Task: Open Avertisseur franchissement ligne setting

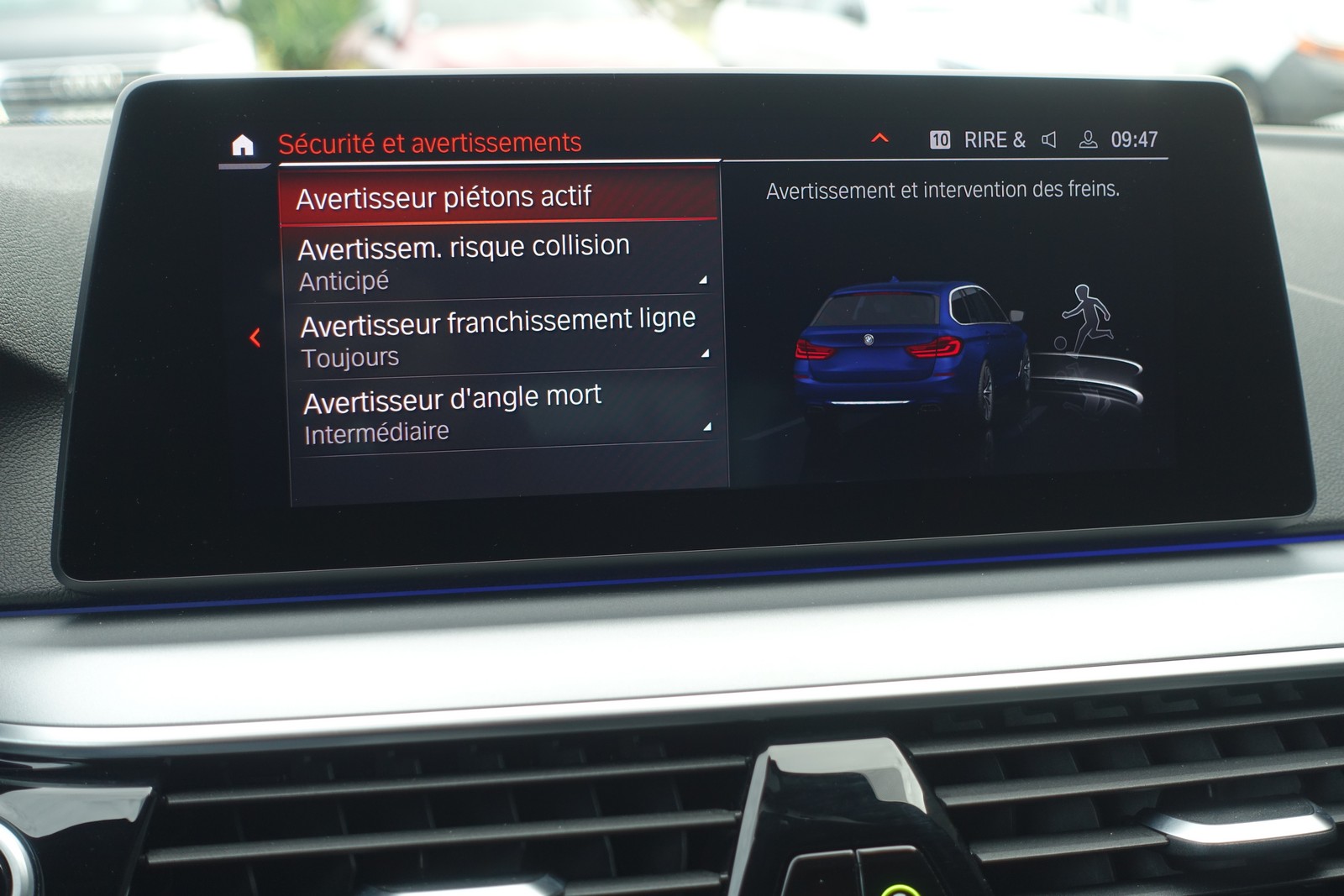Action: coord(504,336)
